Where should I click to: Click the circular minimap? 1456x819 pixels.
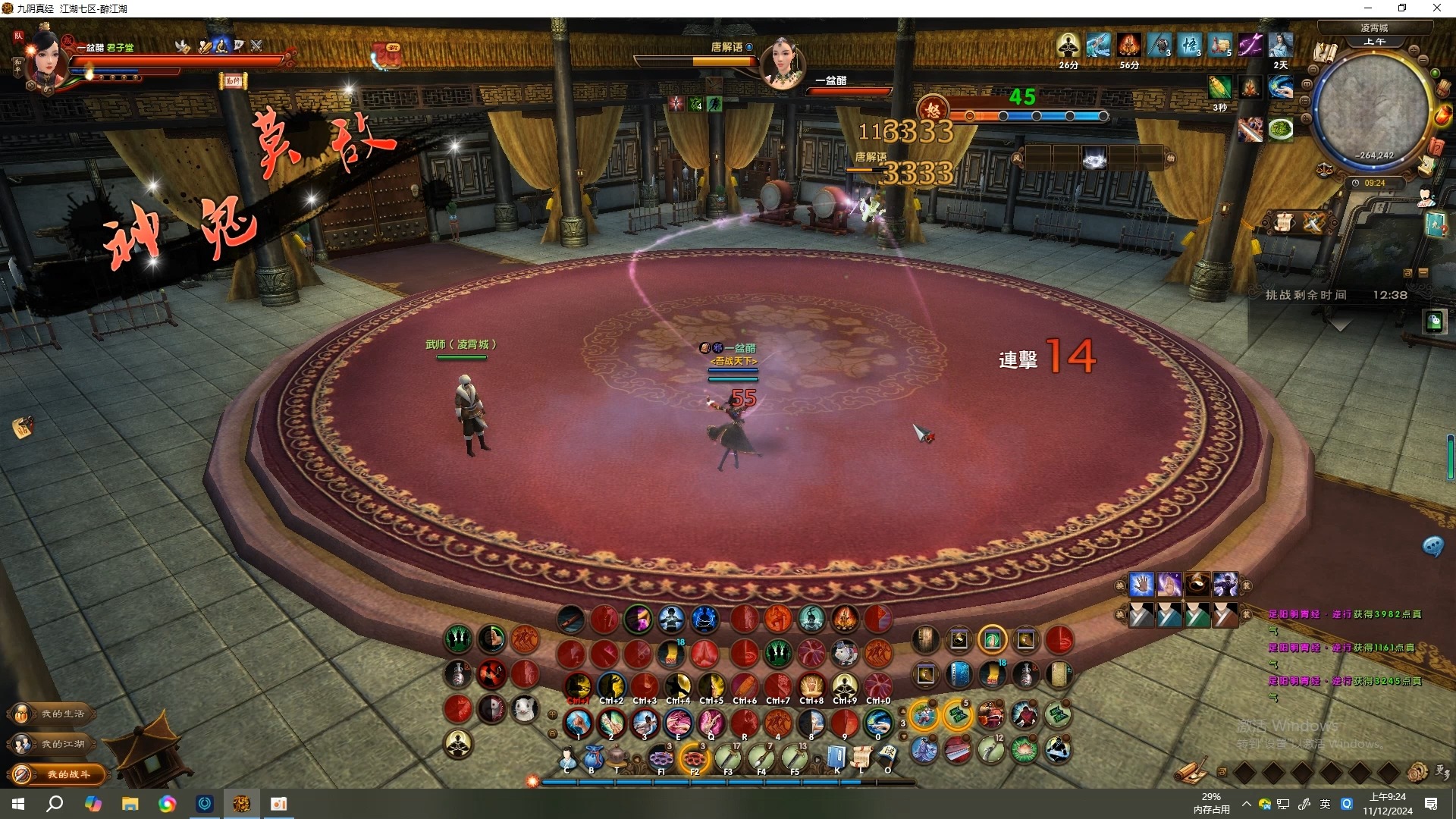coord(1371,106)
